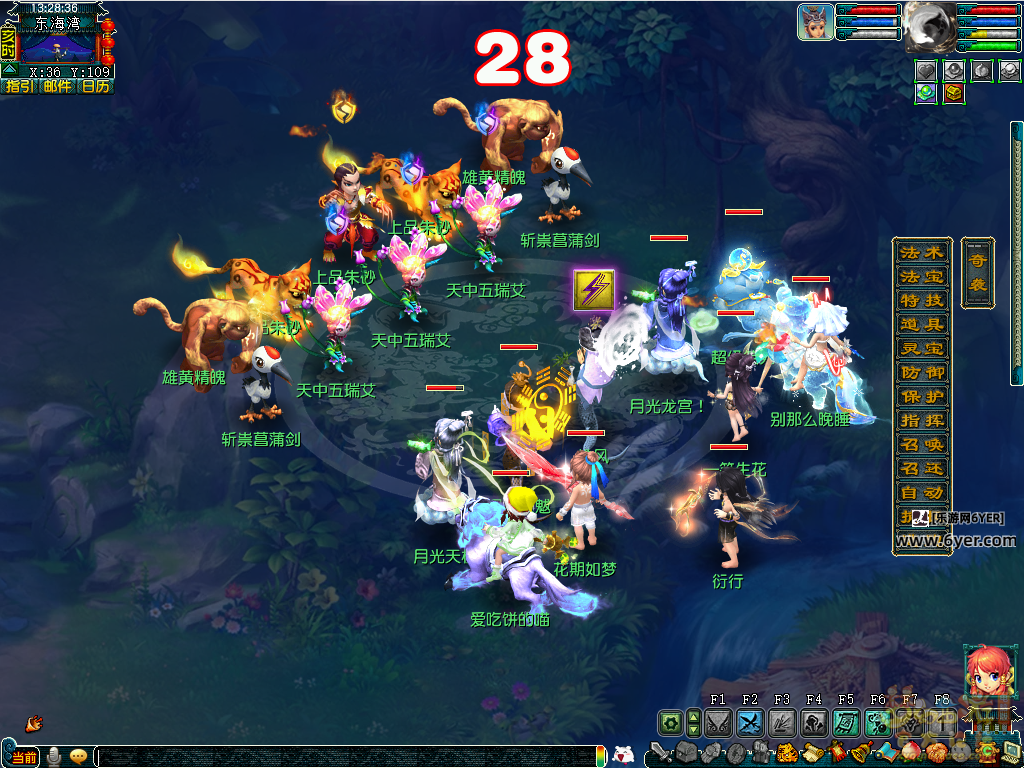Click the 东海湾 minimap preview
Viewport: 1024px width, 768px height.
(58, 45)
